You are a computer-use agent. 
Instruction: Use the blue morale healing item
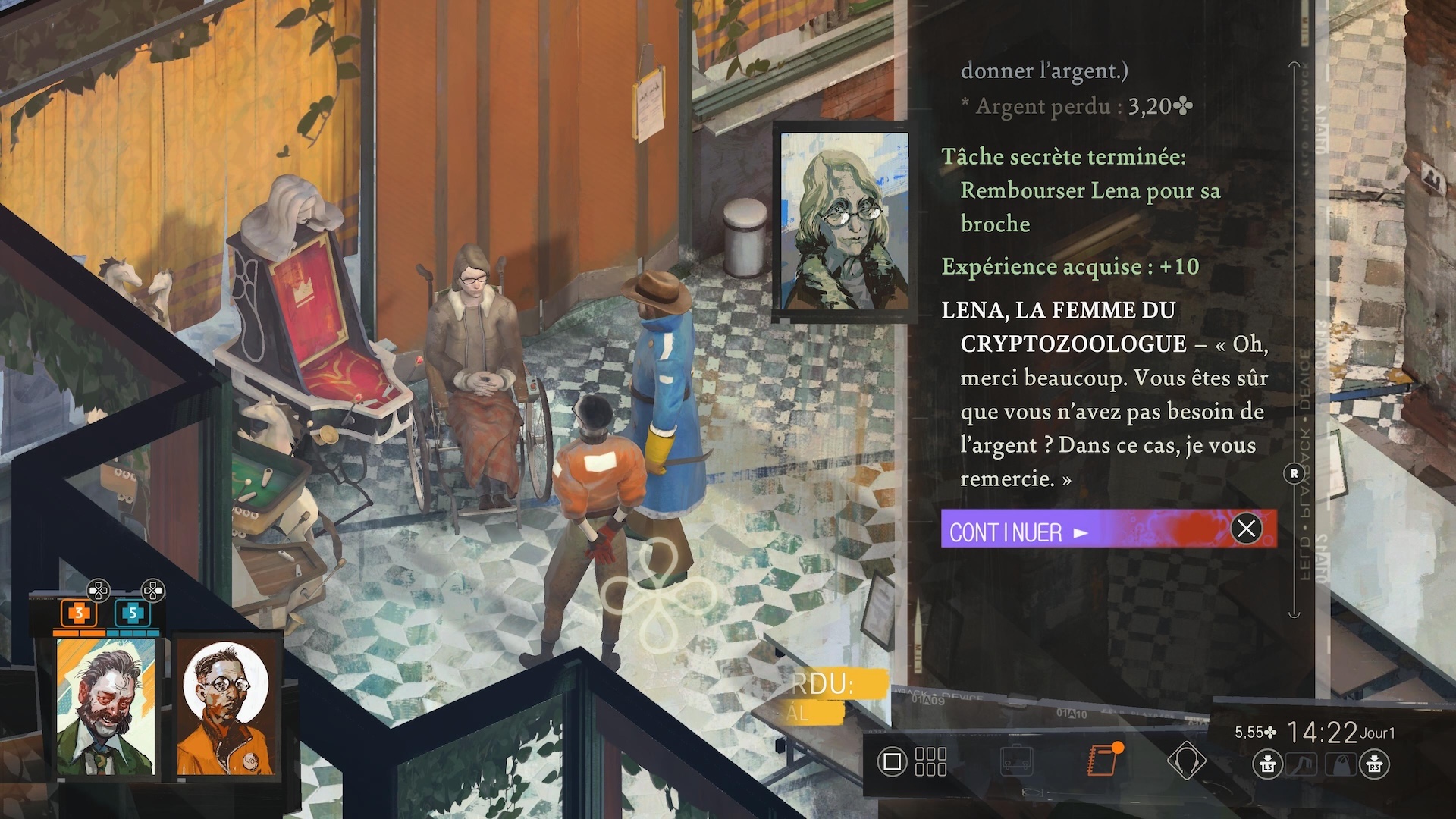tap(132, 613)
